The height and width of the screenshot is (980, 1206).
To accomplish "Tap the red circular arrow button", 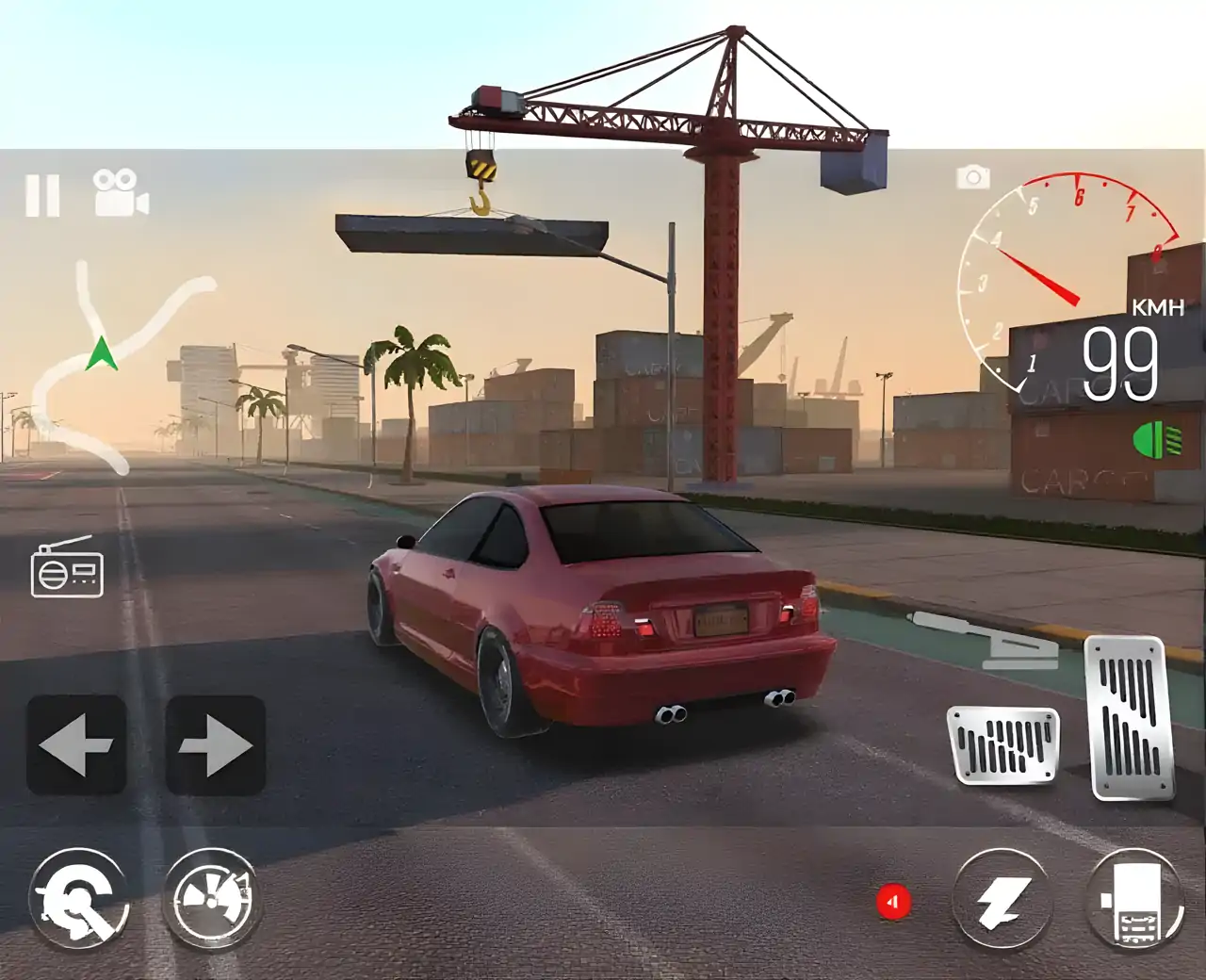I will [893, 902].
